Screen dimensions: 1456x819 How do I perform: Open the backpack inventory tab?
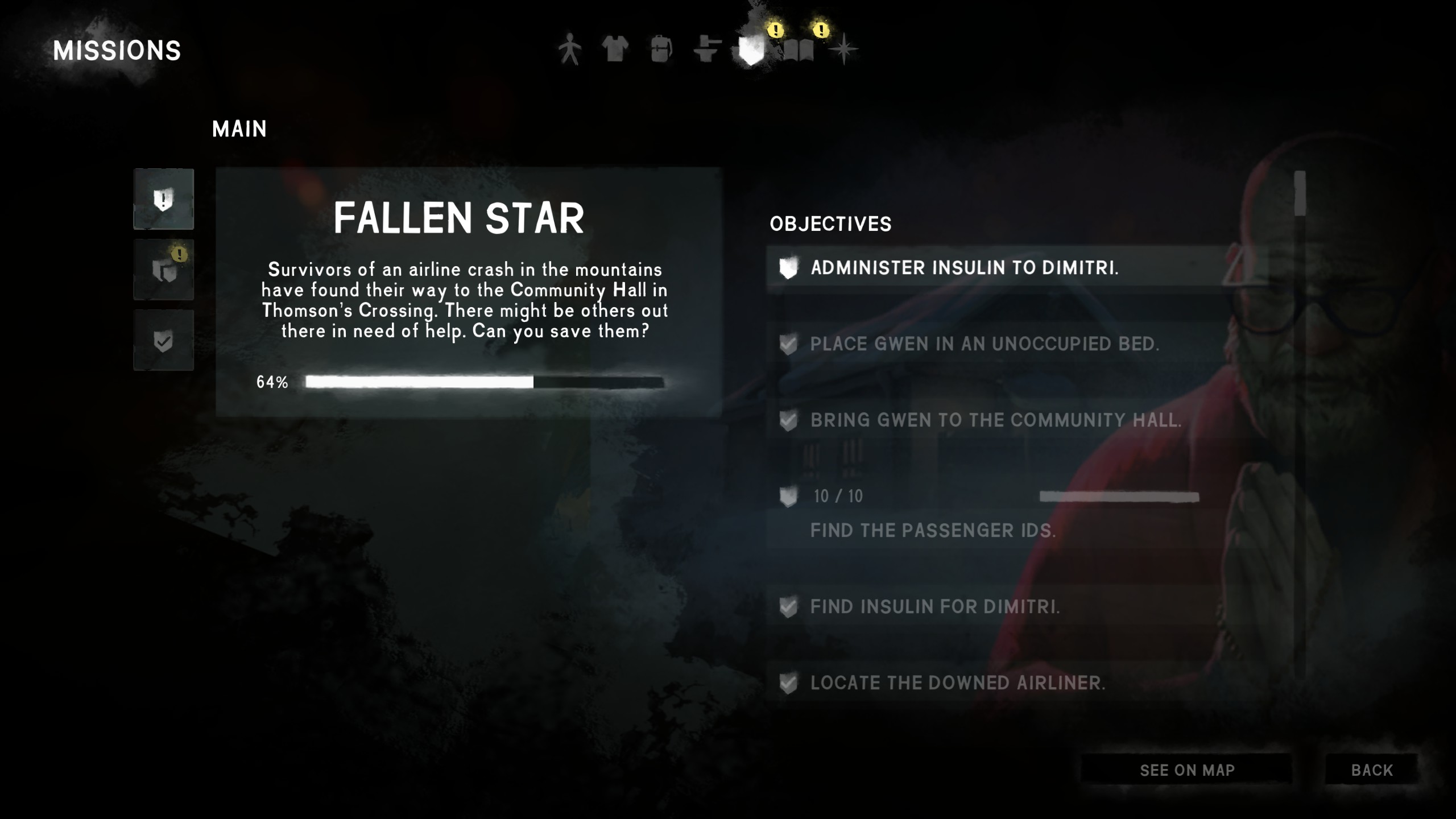click(x=661, y=49)
